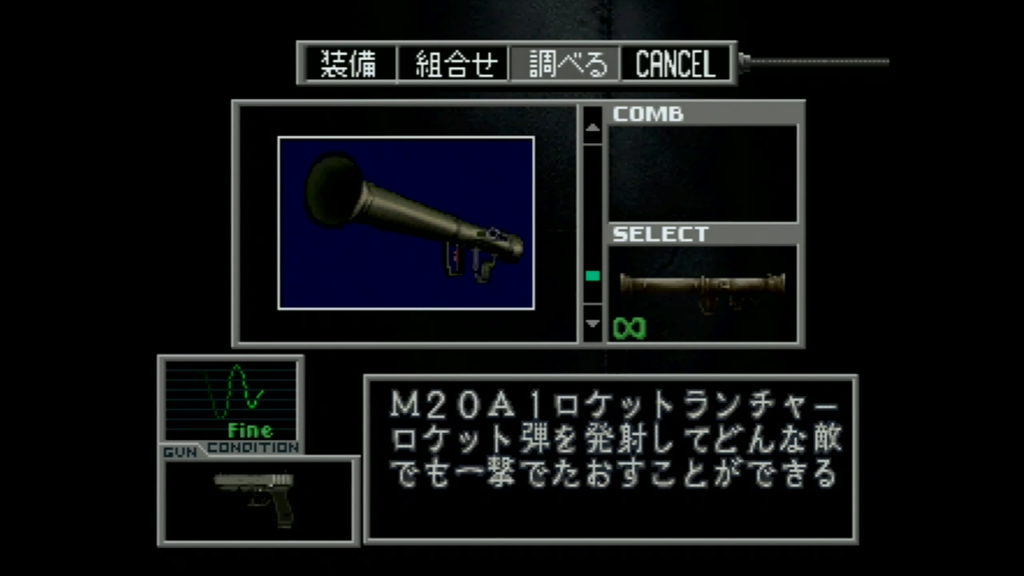
Task: Click the empty COMB slot
Action: [x=703, y=173]
